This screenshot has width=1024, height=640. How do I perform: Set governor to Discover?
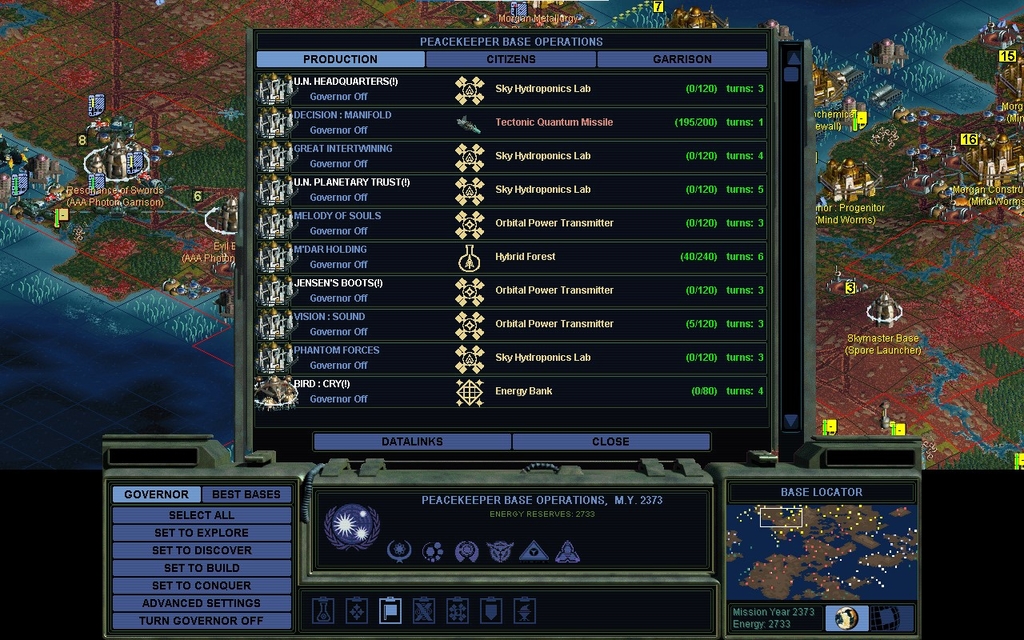(x=201, y=550)
